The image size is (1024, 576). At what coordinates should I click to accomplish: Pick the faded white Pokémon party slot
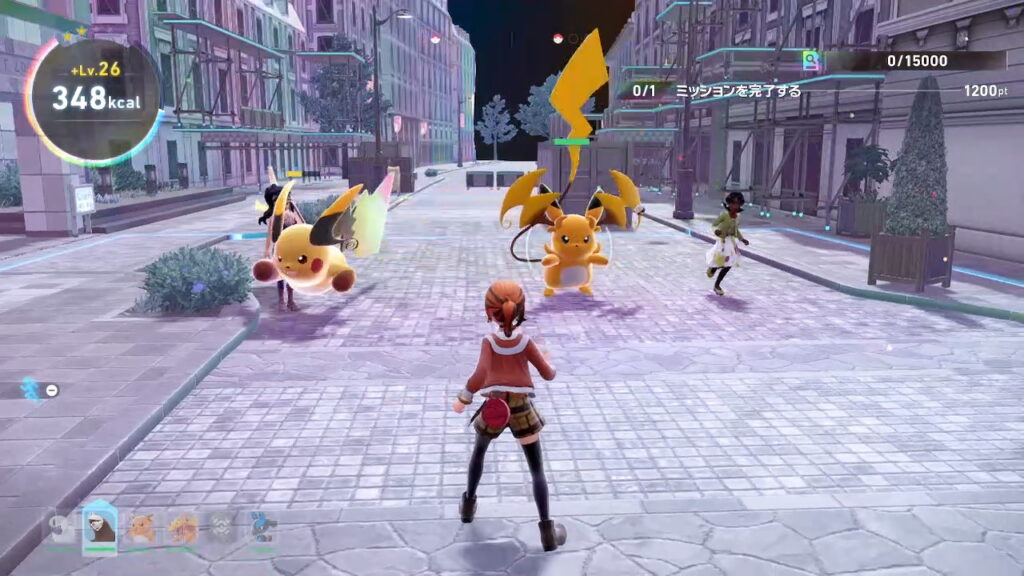pos(62,527)
